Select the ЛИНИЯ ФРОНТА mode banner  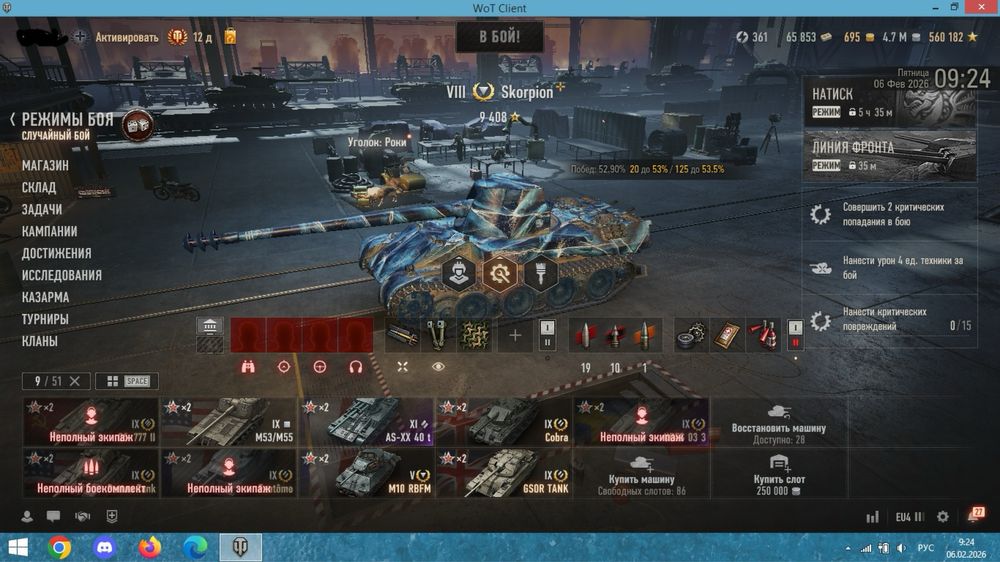(x=889, y=157)
